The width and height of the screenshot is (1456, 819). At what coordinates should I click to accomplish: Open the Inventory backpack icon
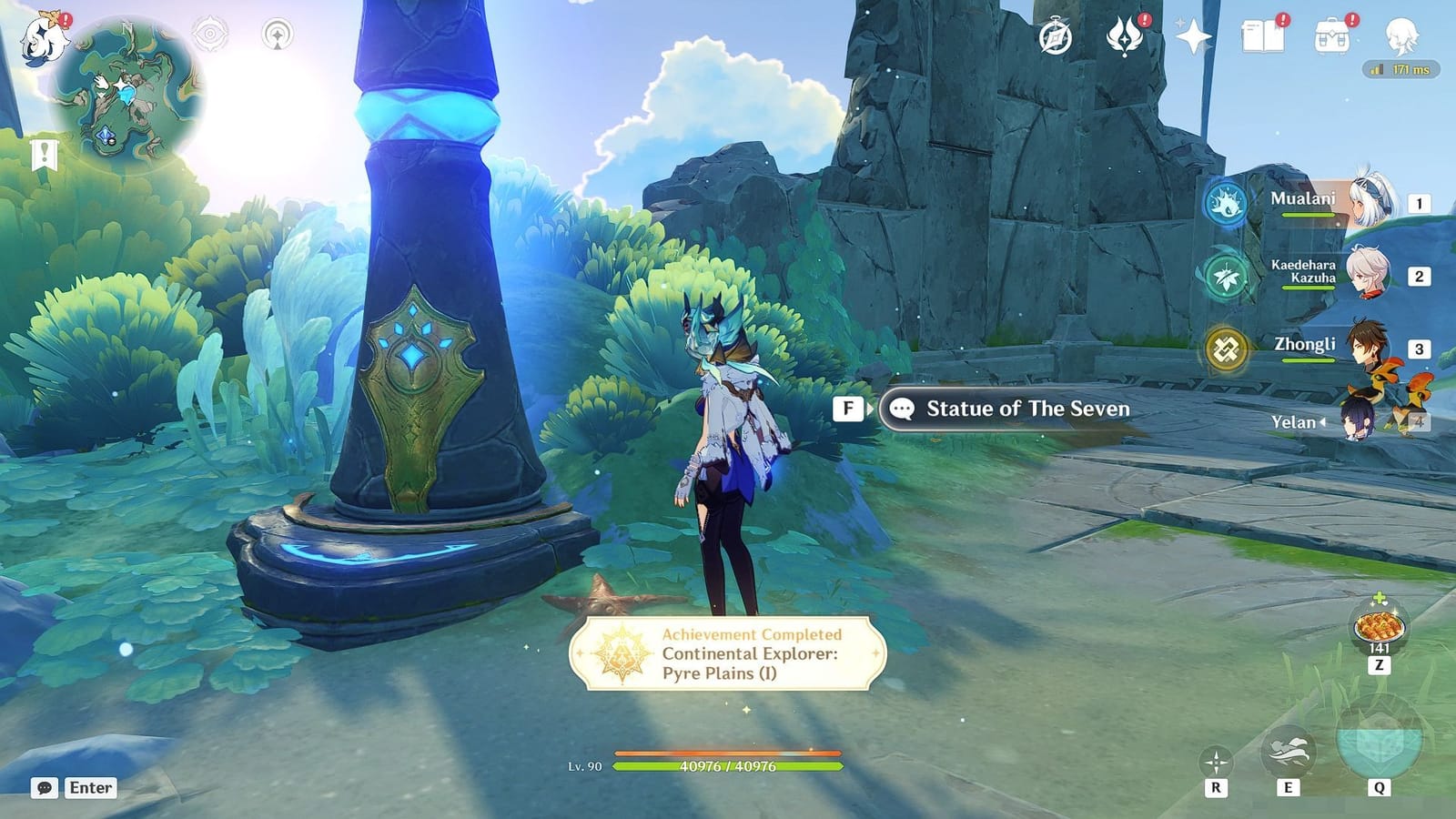tap(1334, 34)
